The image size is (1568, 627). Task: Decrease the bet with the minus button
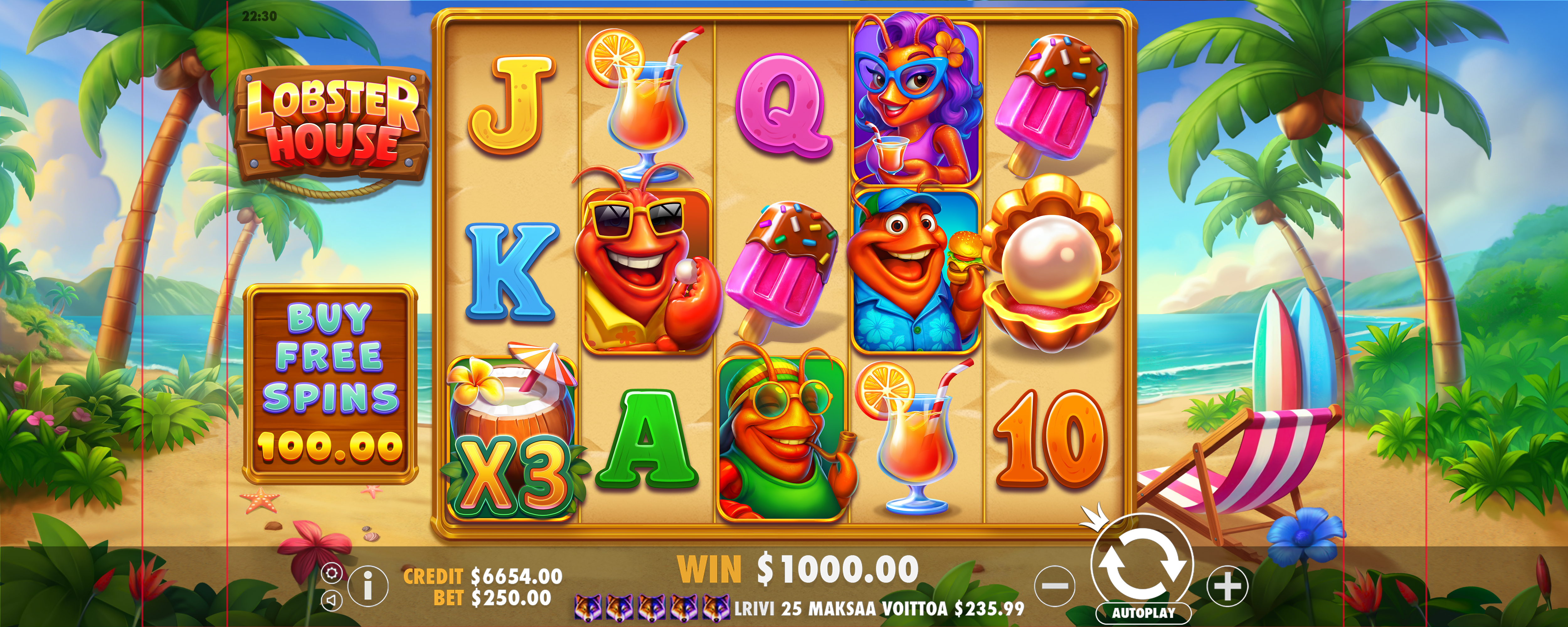(1055, 586)
